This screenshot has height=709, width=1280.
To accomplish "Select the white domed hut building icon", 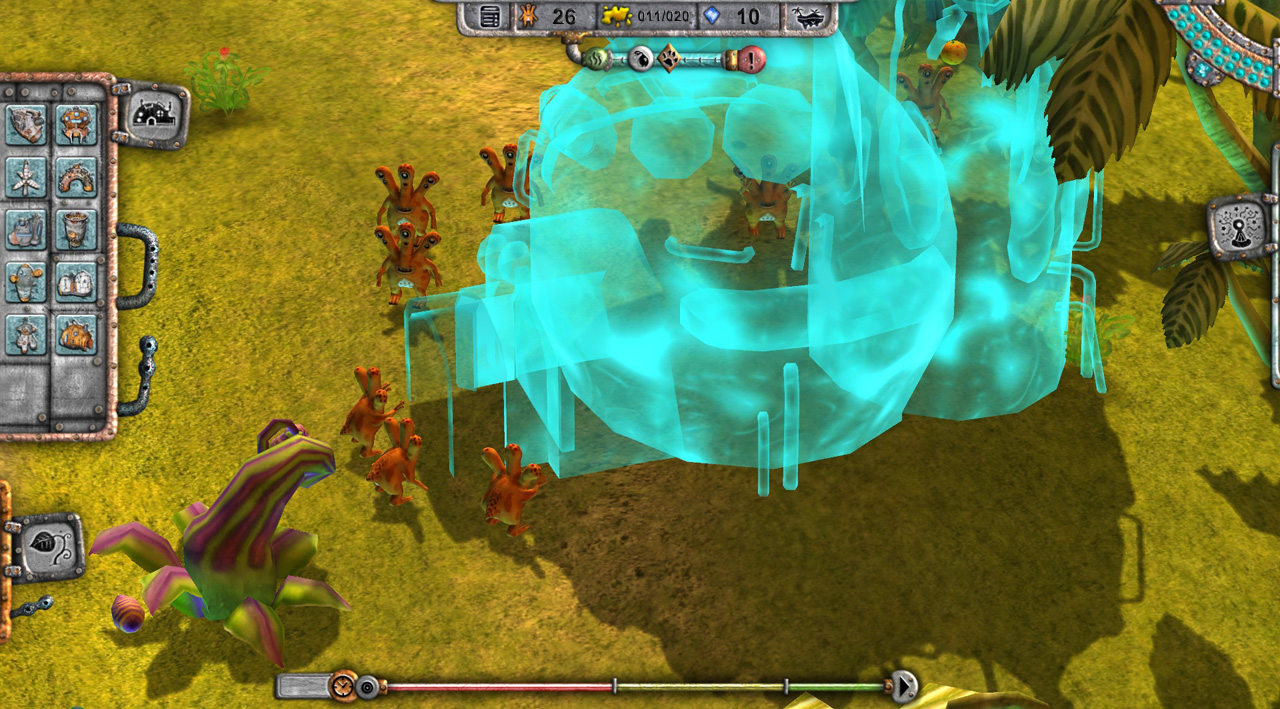I will 76,283.
